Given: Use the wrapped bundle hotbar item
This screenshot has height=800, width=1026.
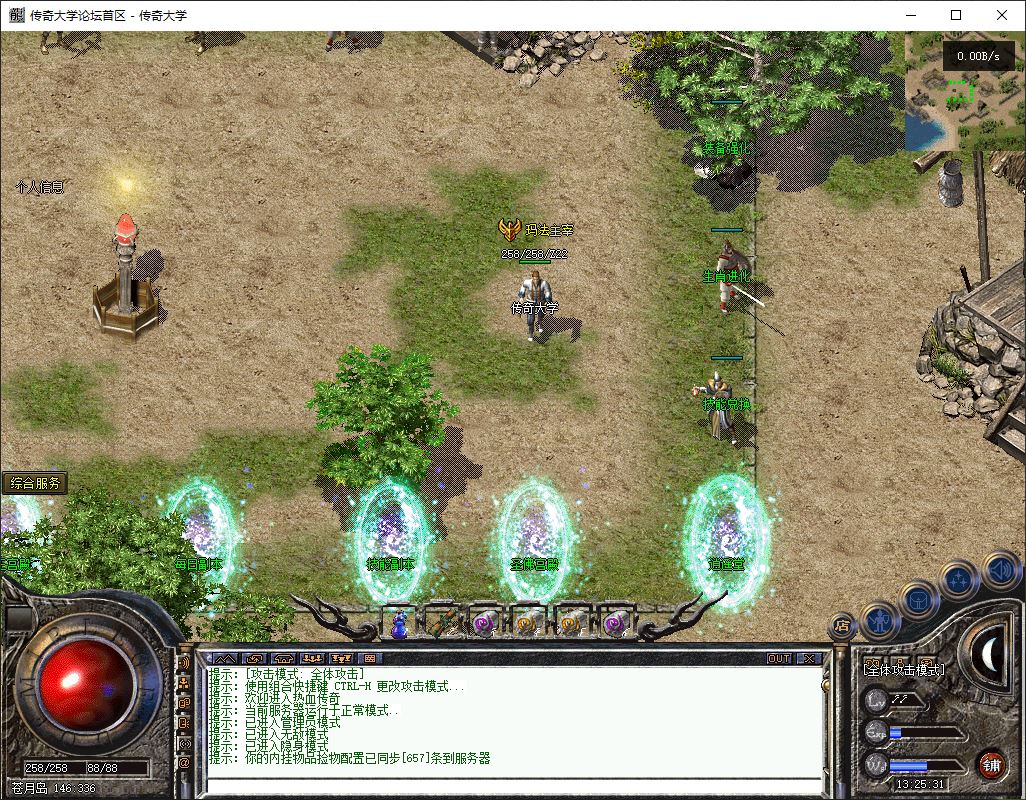Looking at the screenshot, I should (x=442, y=624).
